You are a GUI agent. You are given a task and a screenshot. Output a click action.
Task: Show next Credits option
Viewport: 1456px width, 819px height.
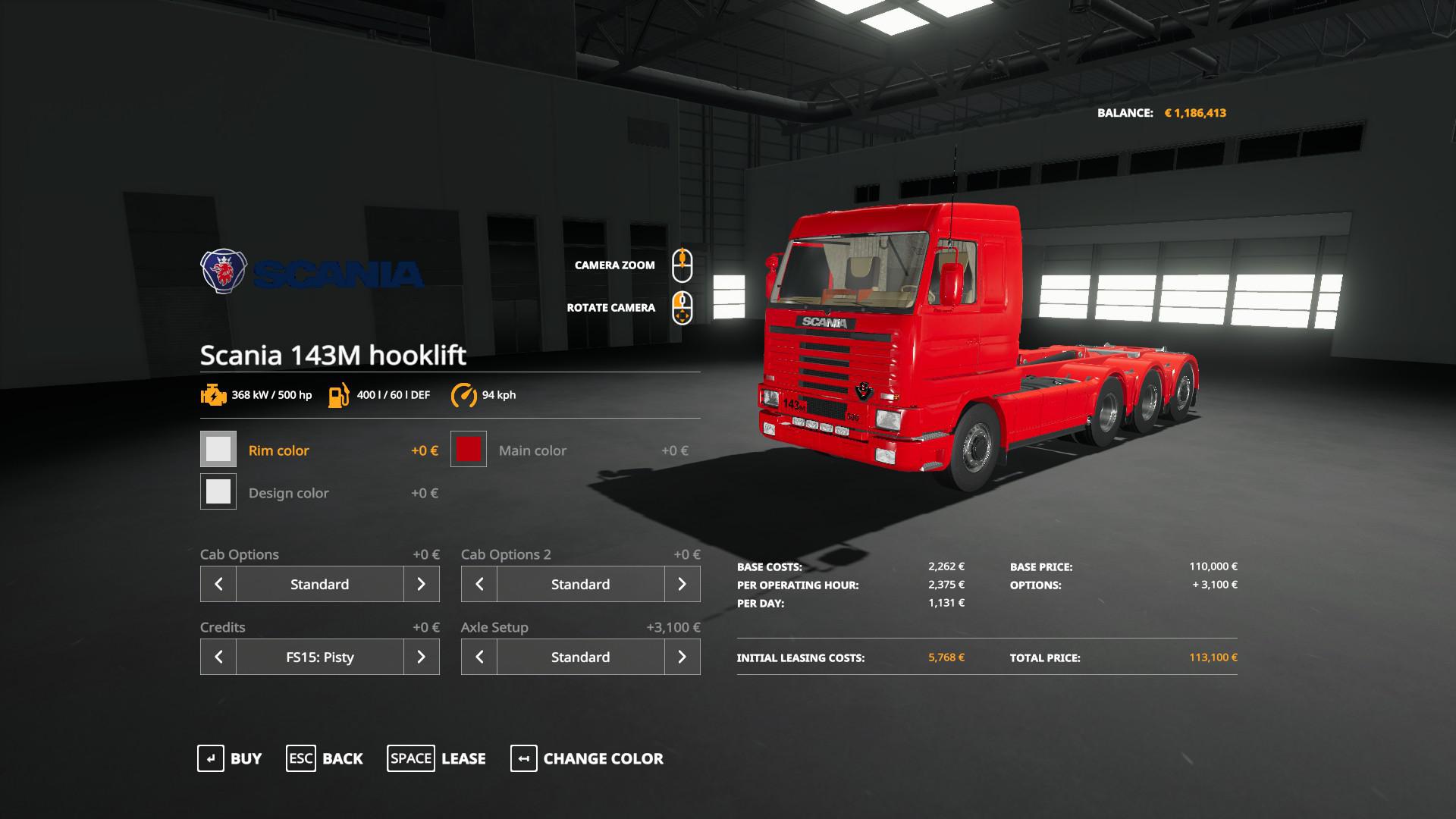pos(421,657)
